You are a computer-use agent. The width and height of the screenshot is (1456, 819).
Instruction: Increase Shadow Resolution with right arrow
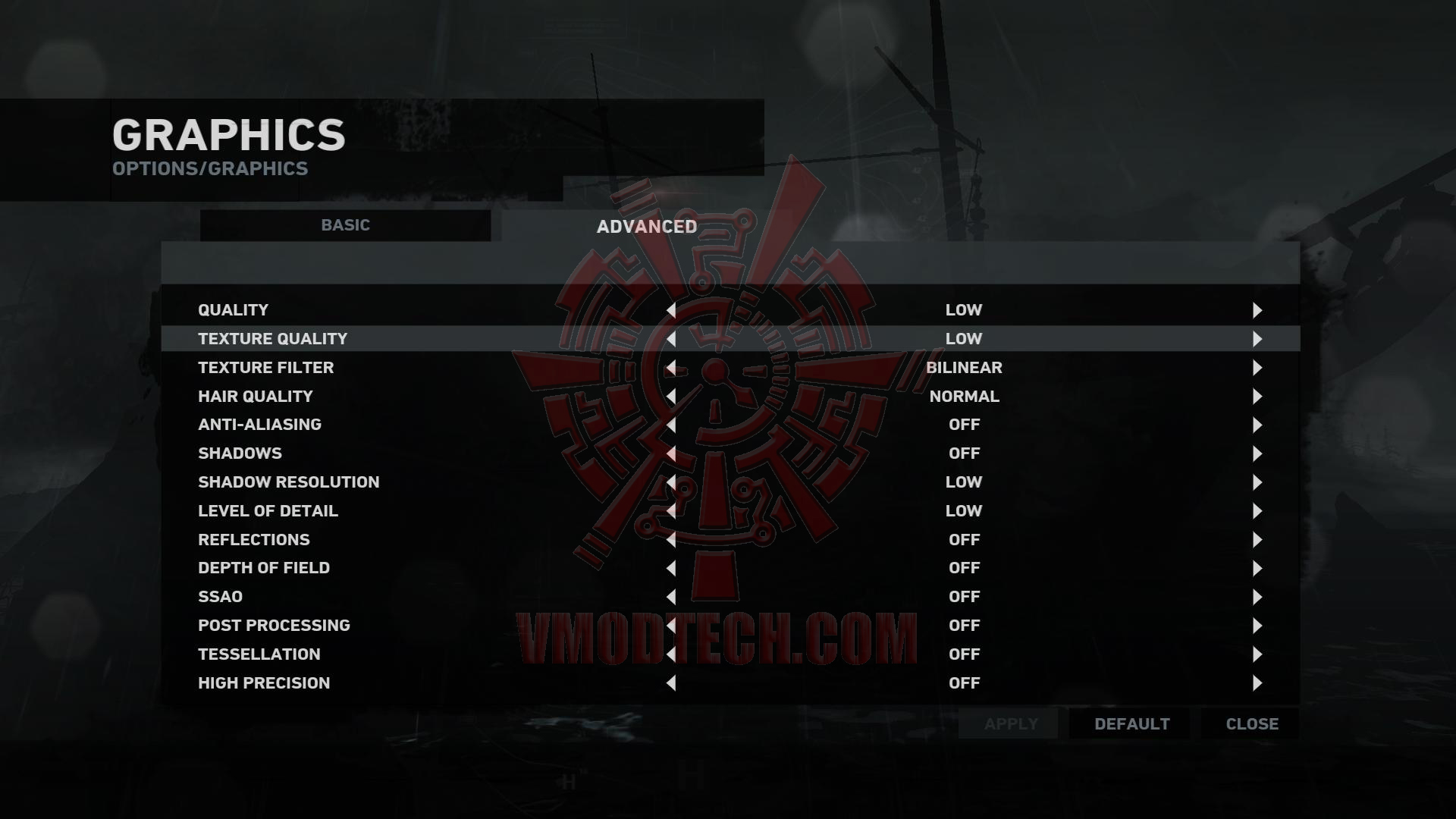coord(1257,482)
